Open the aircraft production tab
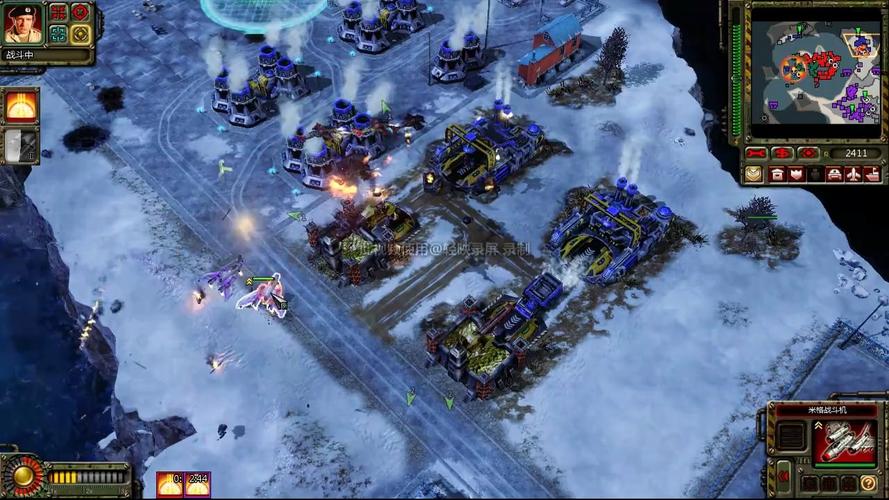889x500 pixels. click(x=852, y=174)
